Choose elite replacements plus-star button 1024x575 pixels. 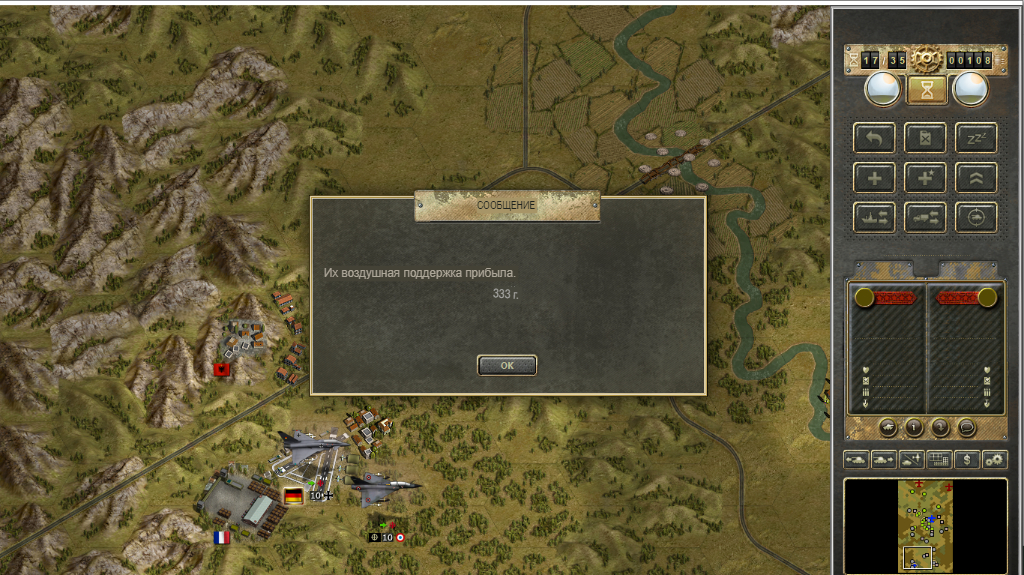point(925,177)
